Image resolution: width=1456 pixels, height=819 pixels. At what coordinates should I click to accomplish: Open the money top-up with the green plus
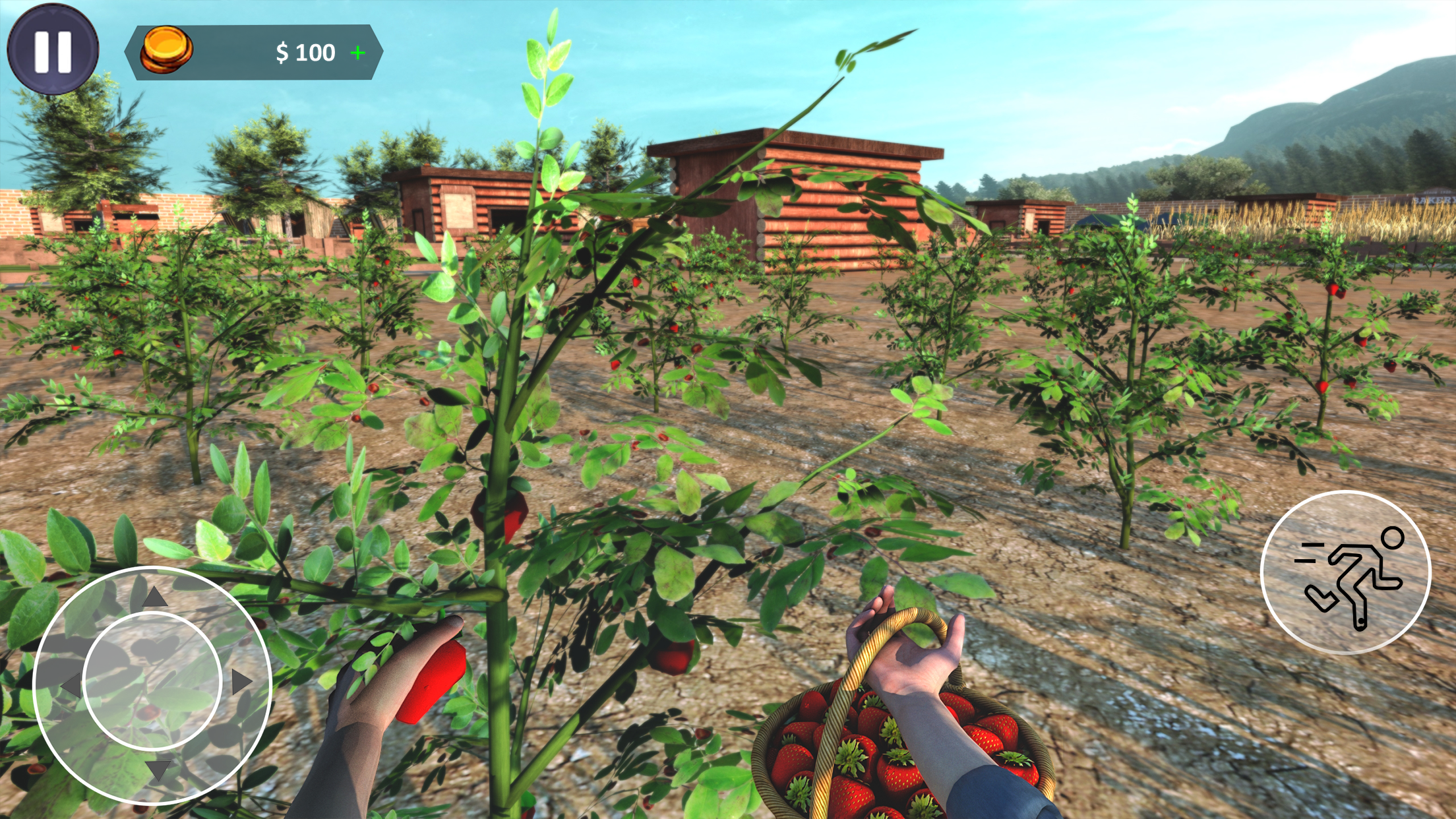coord(357,53)
